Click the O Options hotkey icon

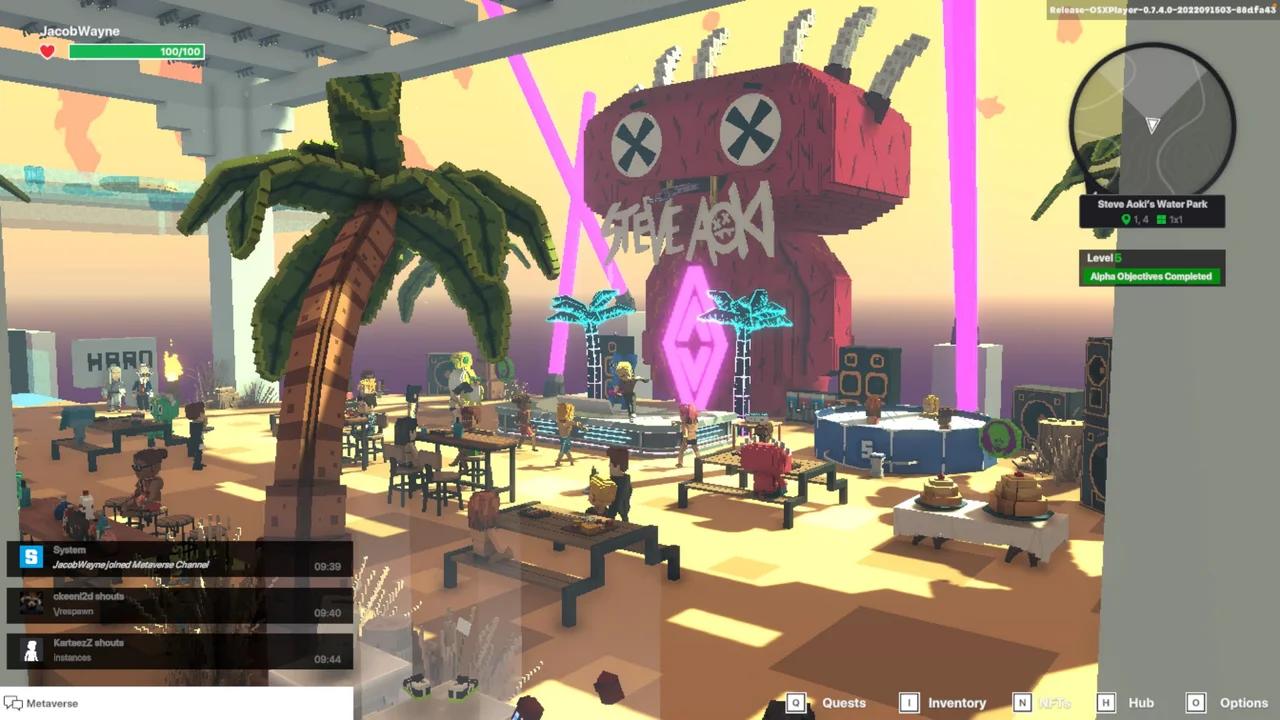[x=1196, y=703]
